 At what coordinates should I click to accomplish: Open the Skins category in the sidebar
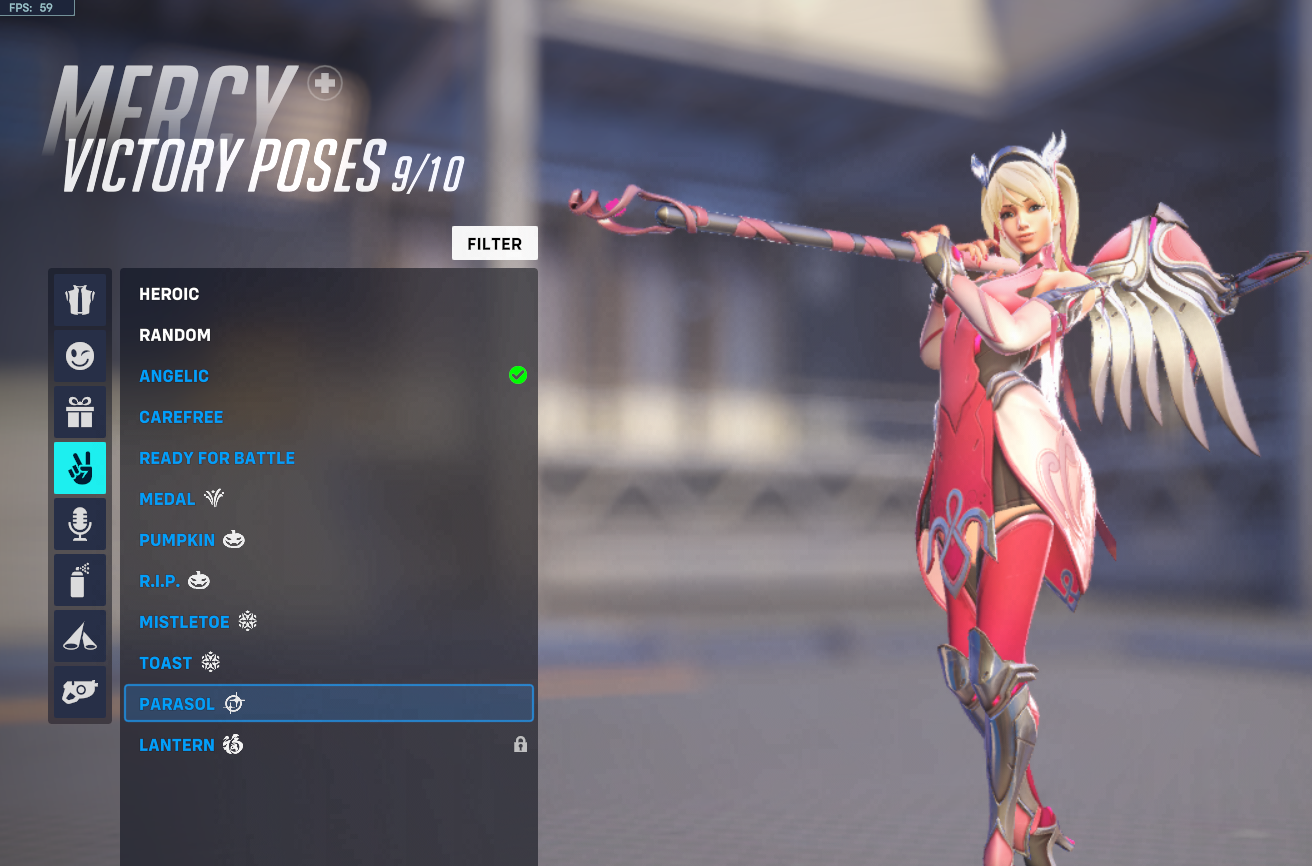point(80,299)
